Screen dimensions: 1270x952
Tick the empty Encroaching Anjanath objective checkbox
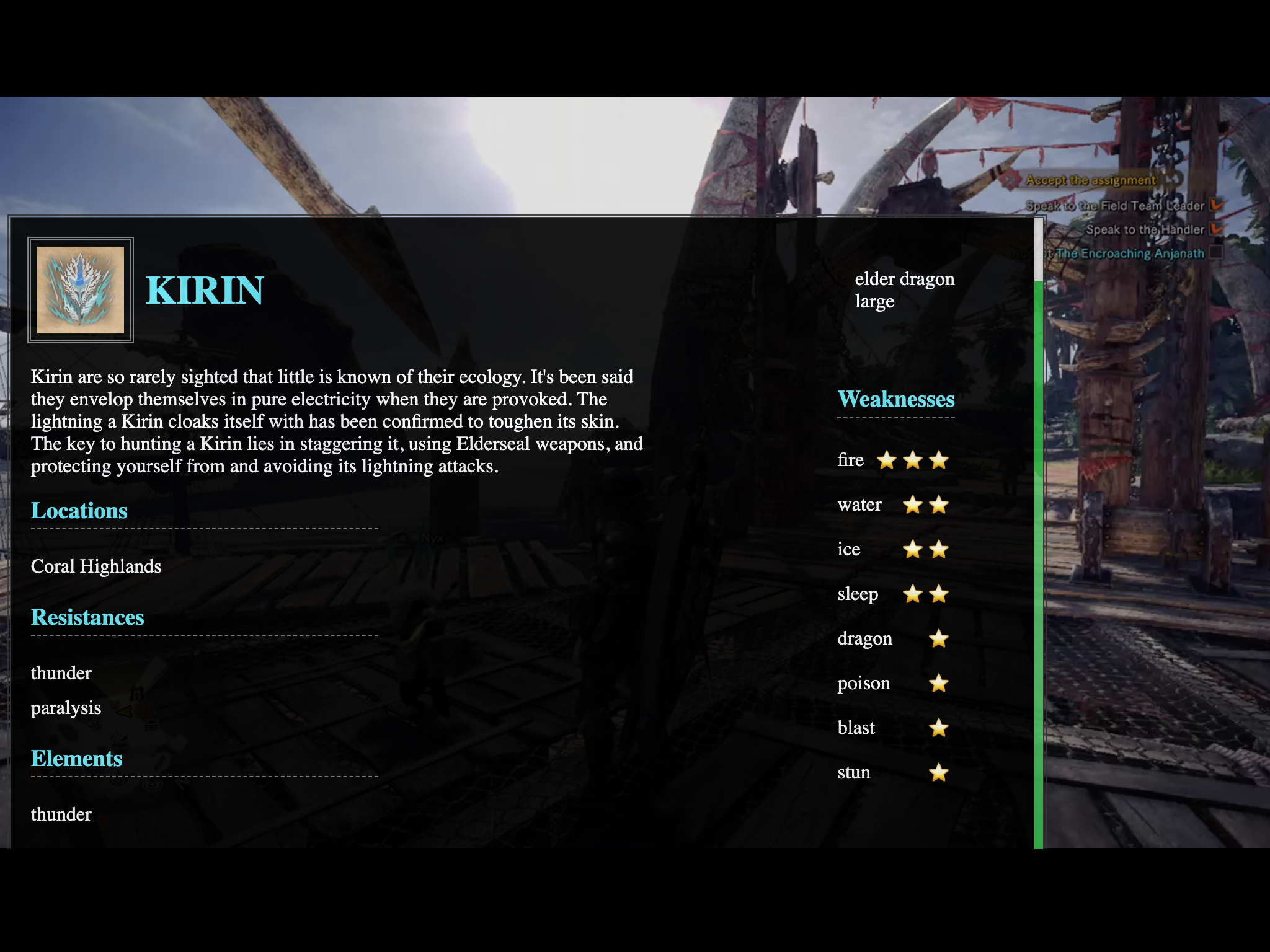(1216, 252)
